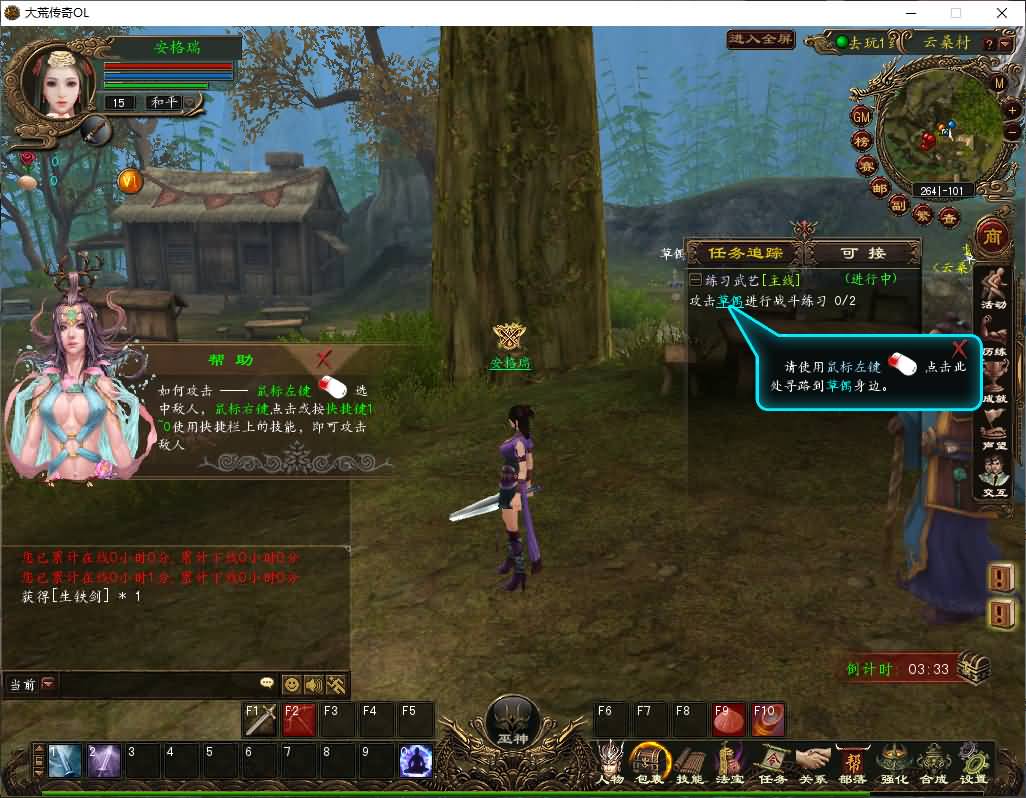
Task: Click the GM button beside minimap
Action: tap(861, 117)
